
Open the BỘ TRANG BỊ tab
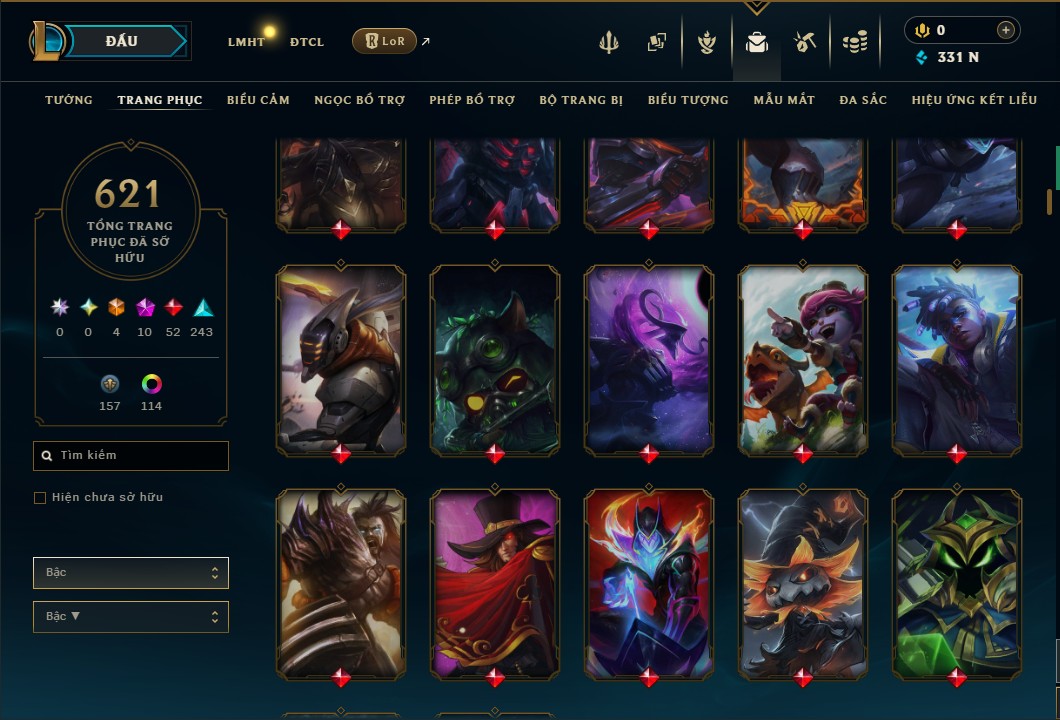(581, 100)
